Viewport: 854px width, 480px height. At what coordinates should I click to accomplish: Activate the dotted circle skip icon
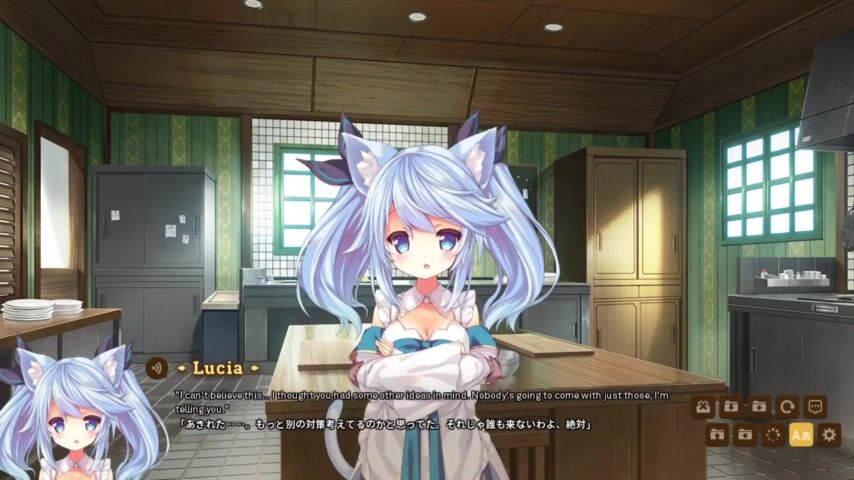pyautogui.click(x=773, y=435)
